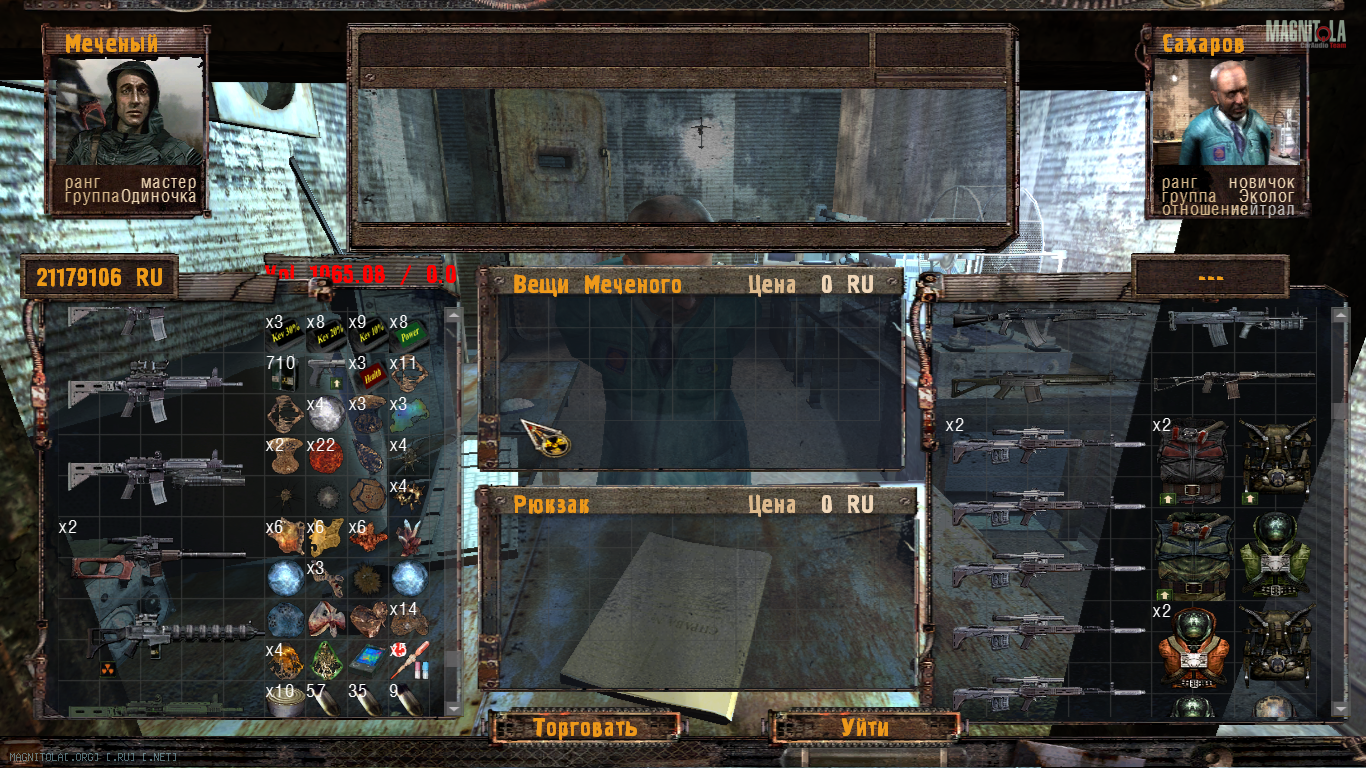This screenshot has height=768, width=1366.
Task: Select the radiation-marked item in Вещи Меченого
Action: click(545, 438)
